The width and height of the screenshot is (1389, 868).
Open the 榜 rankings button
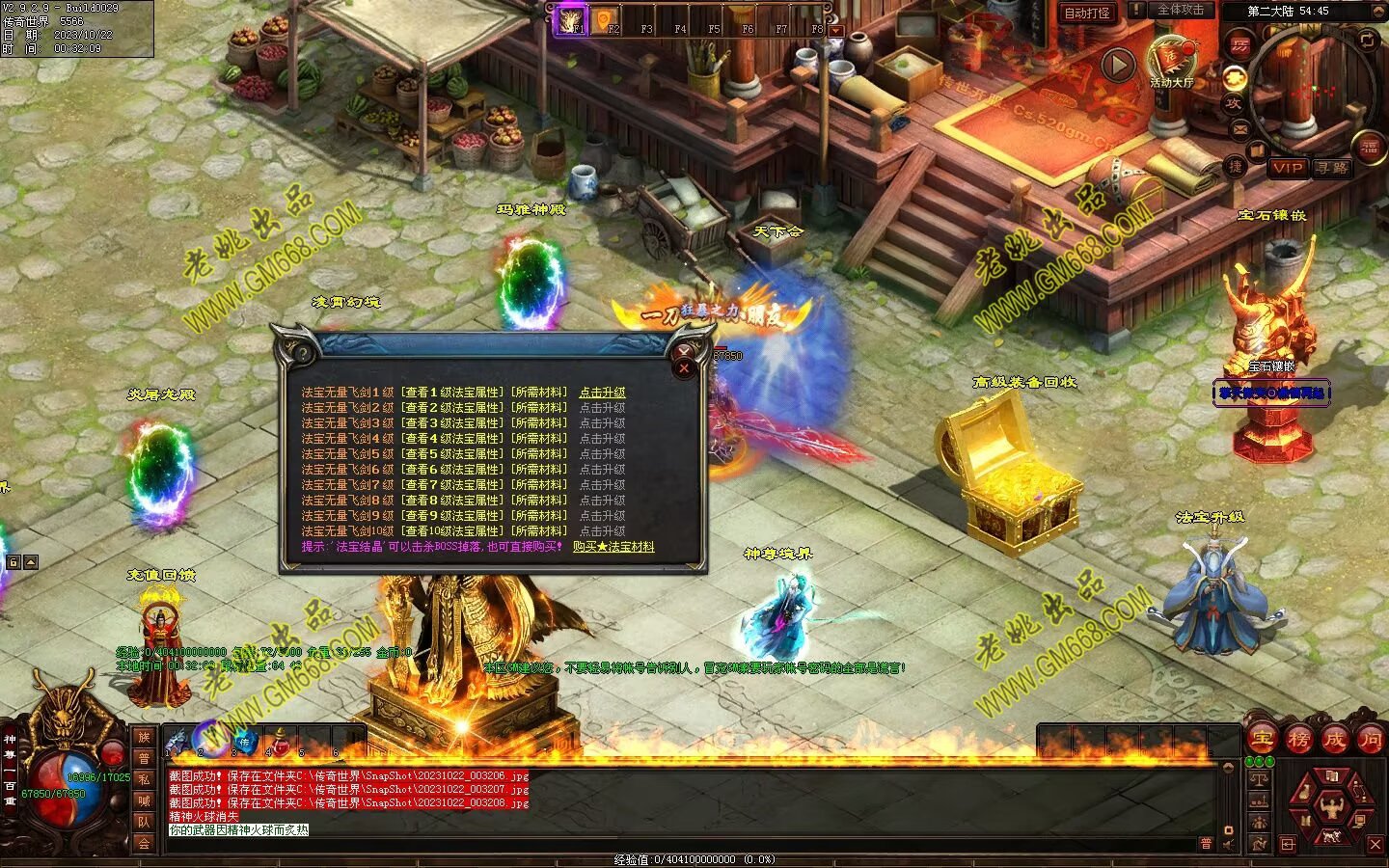tap(1297, 740)
